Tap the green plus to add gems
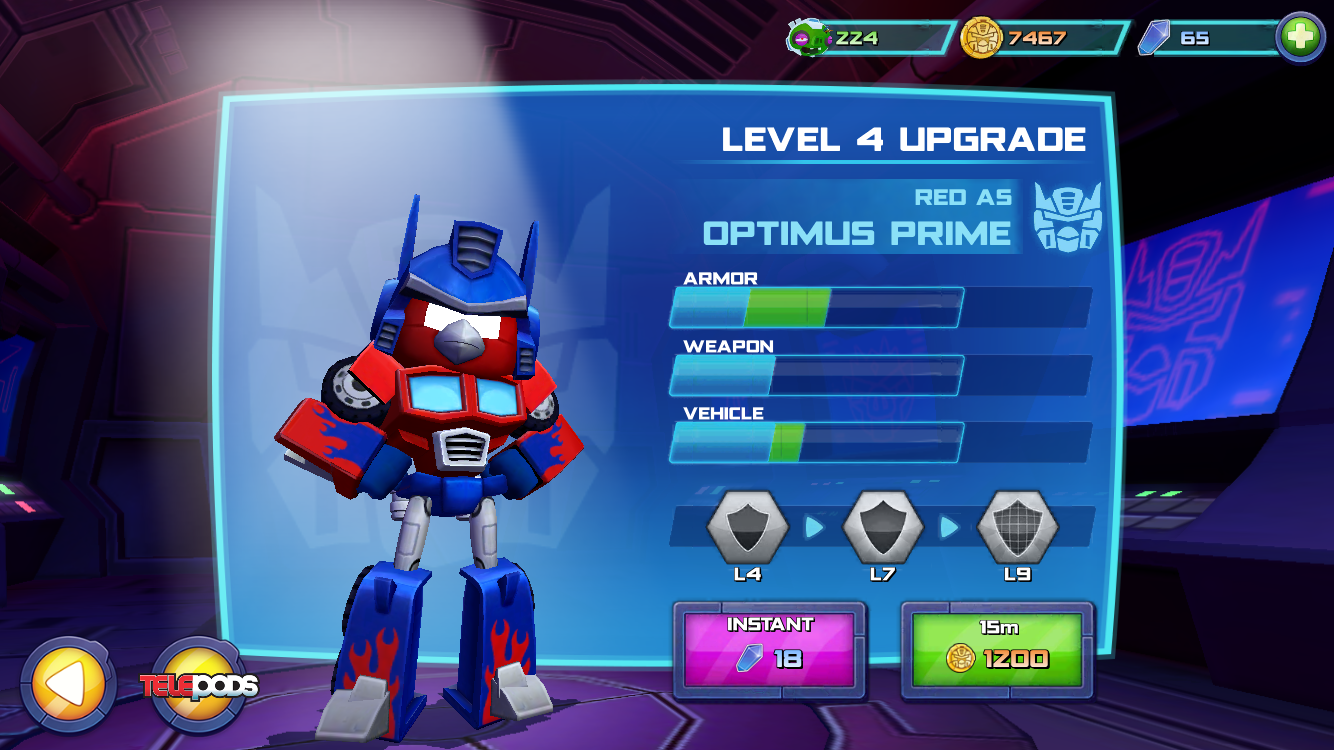Viewport: 1334px width, 750px height. click(1300, 38)
